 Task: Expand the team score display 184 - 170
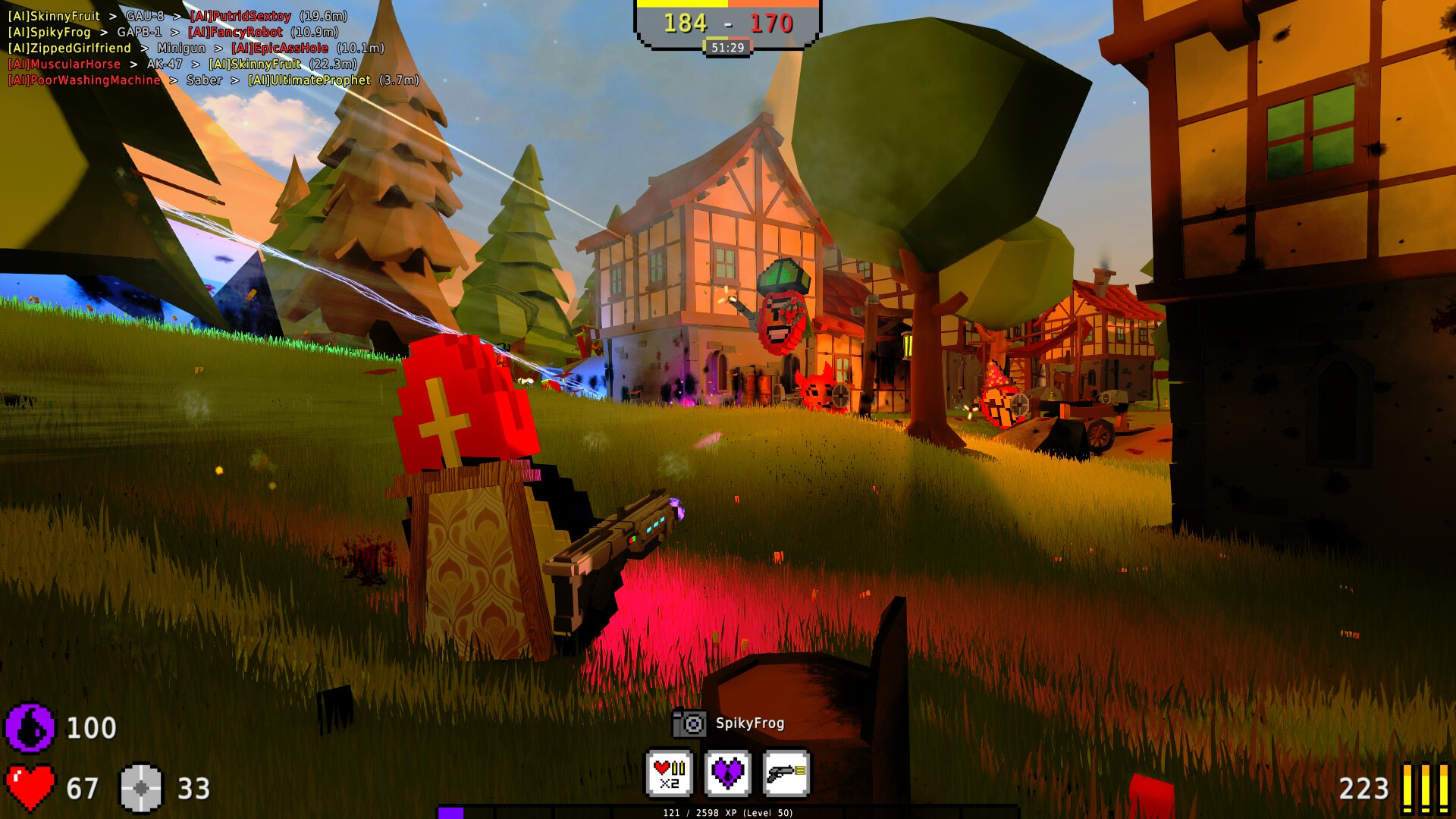point(728,23)
